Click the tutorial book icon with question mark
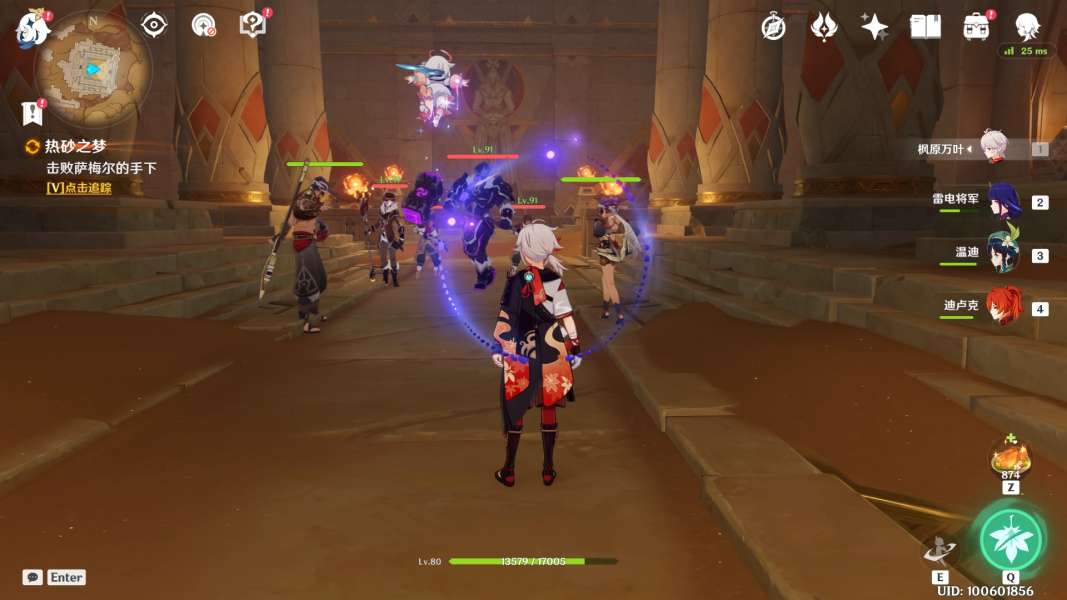 [253, 25]
